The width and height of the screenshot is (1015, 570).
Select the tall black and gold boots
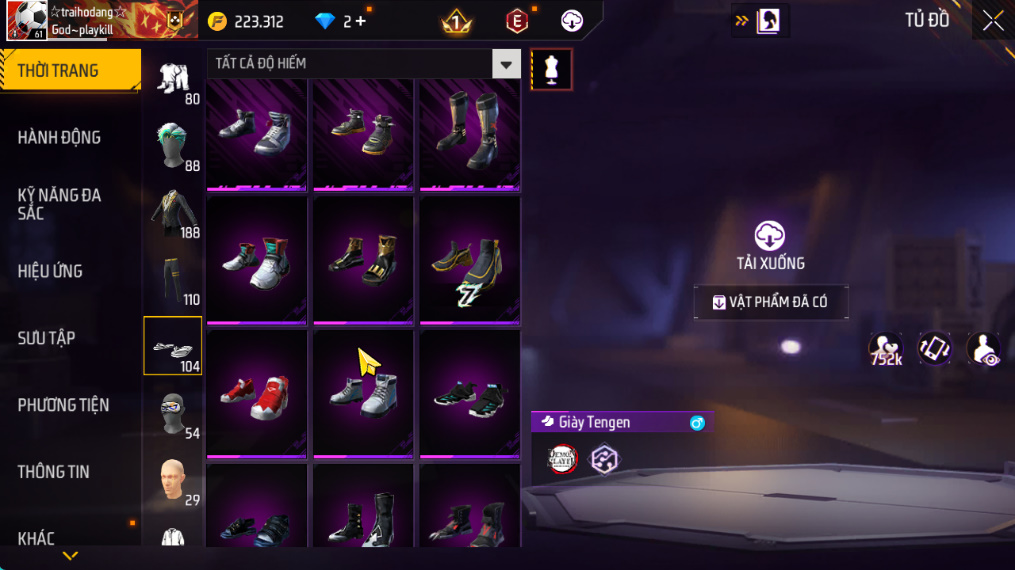coord(468,131)
